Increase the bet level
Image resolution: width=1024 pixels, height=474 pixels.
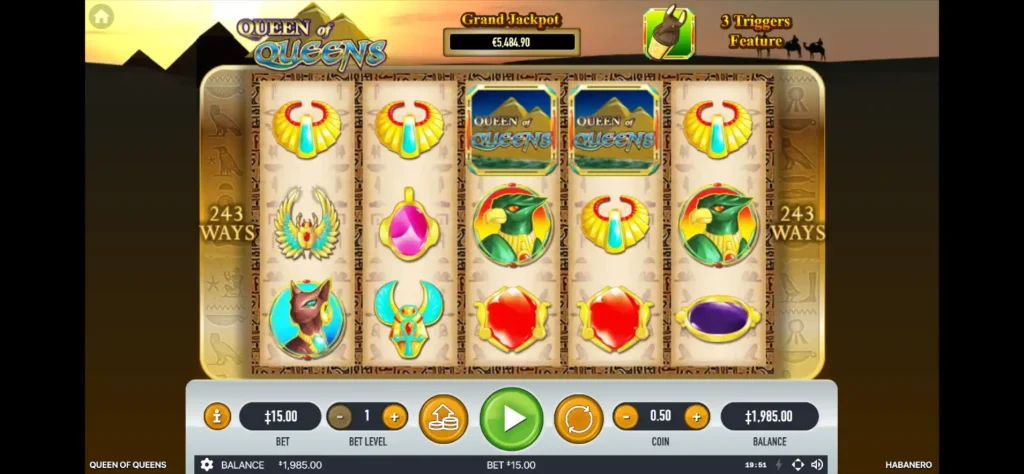click(394, 416)
